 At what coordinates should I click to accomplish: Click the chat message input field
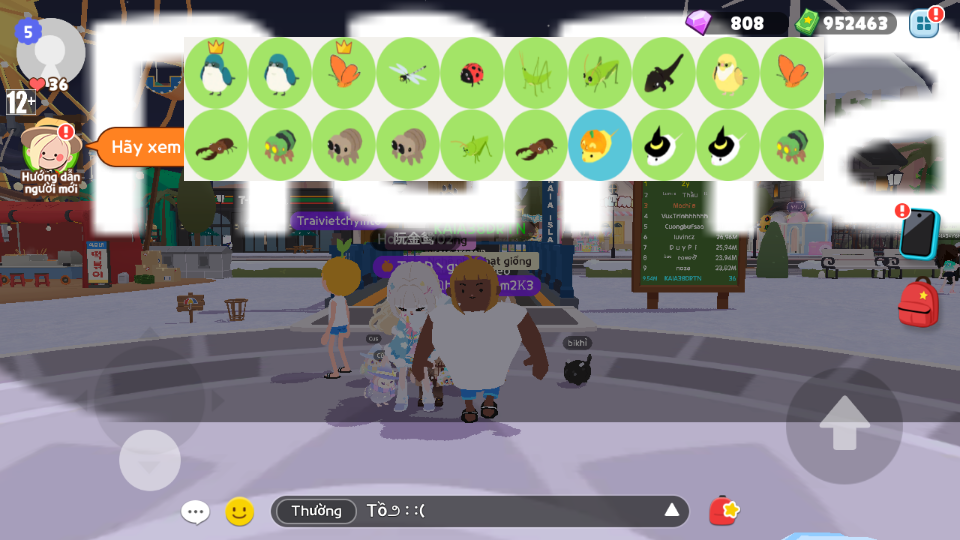[510, 511]
